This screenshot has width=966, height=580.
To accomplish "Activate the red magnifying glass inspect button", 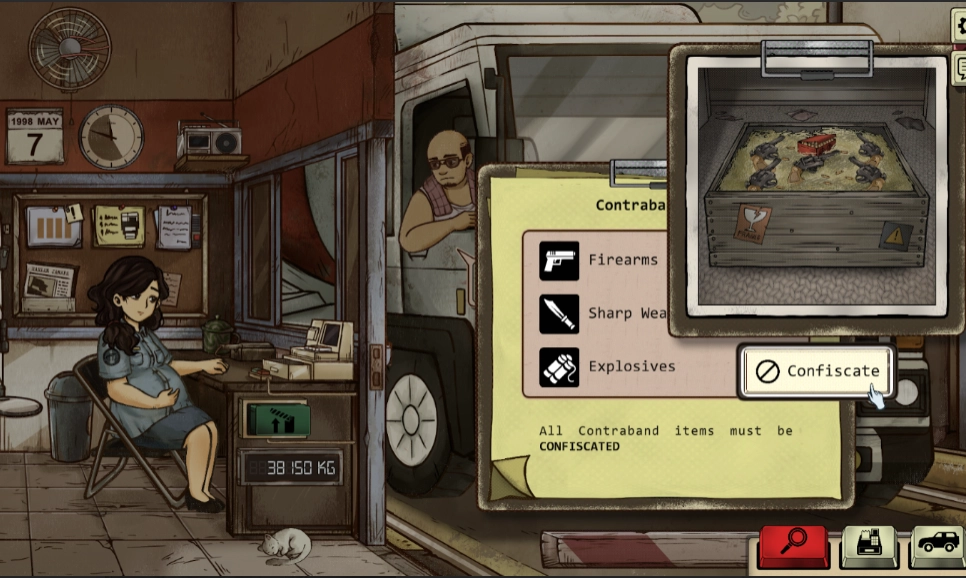I will click(793, 546).
